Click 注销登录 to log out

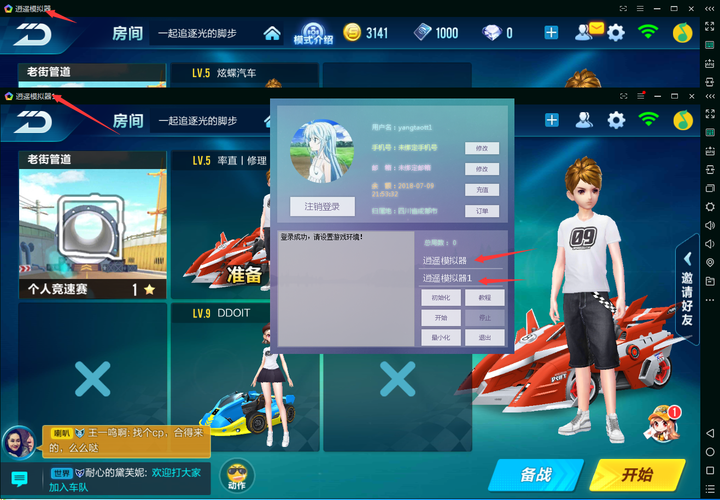(x=322, y=206)
